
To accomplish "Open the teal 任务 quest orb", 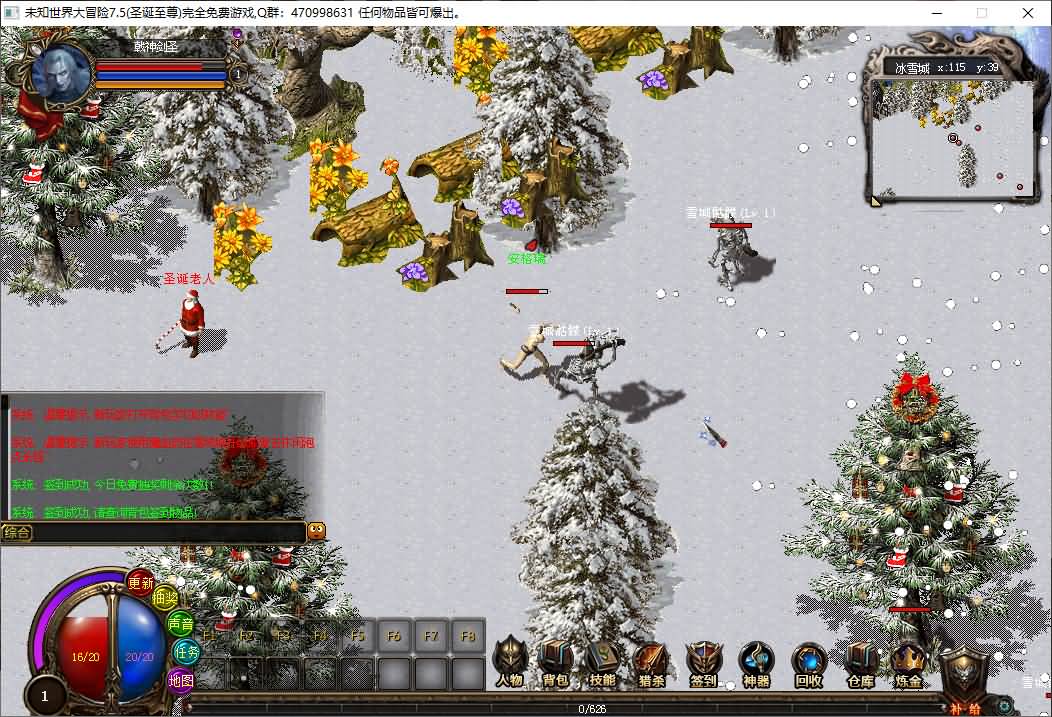I will (x=187, y=651).
